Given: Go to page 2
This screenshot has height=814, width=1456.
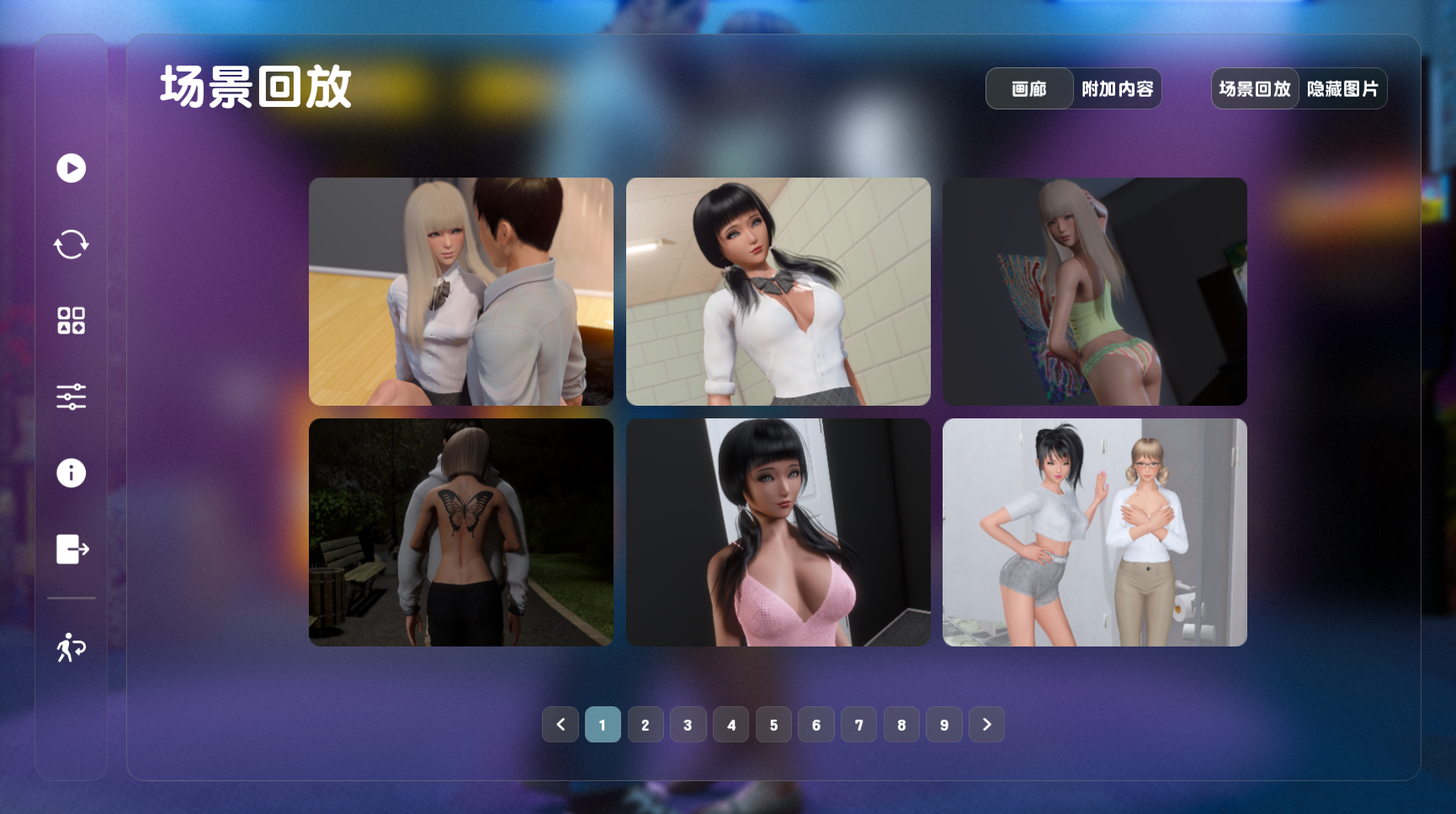Looking at the screenshot, I should tap(646, 725).
